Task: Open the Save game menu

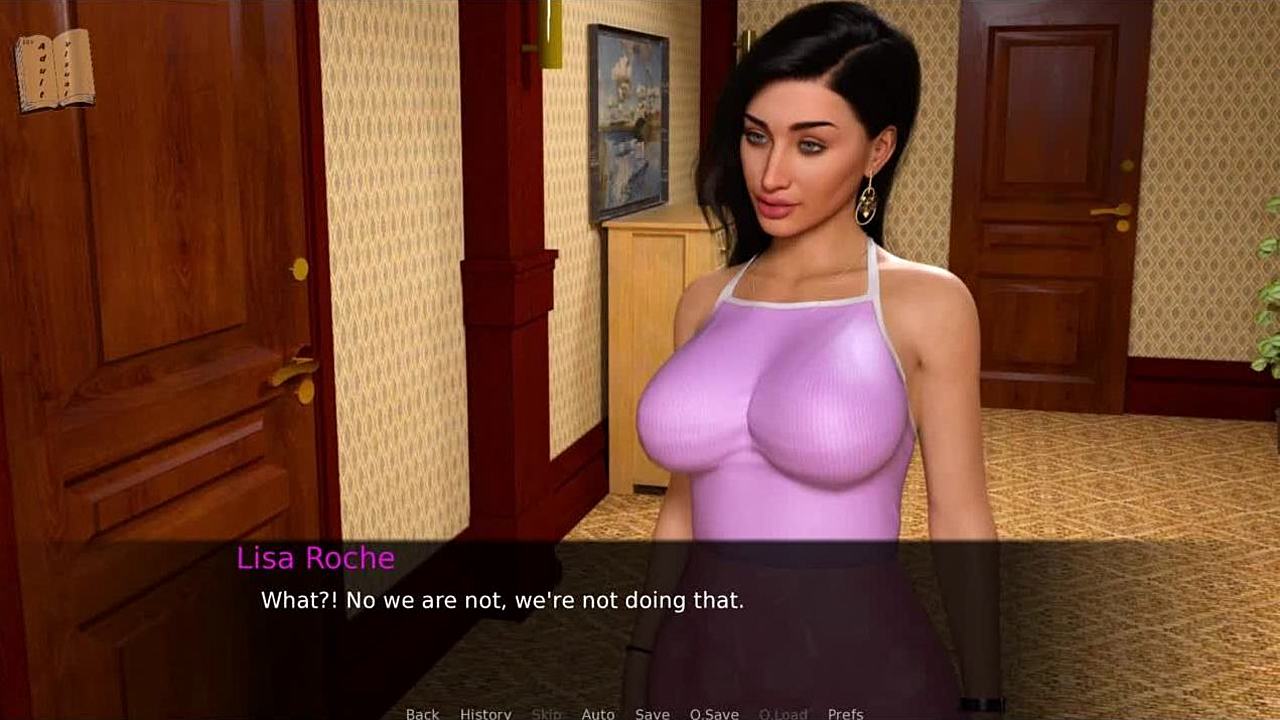Action: pos(652,713)
